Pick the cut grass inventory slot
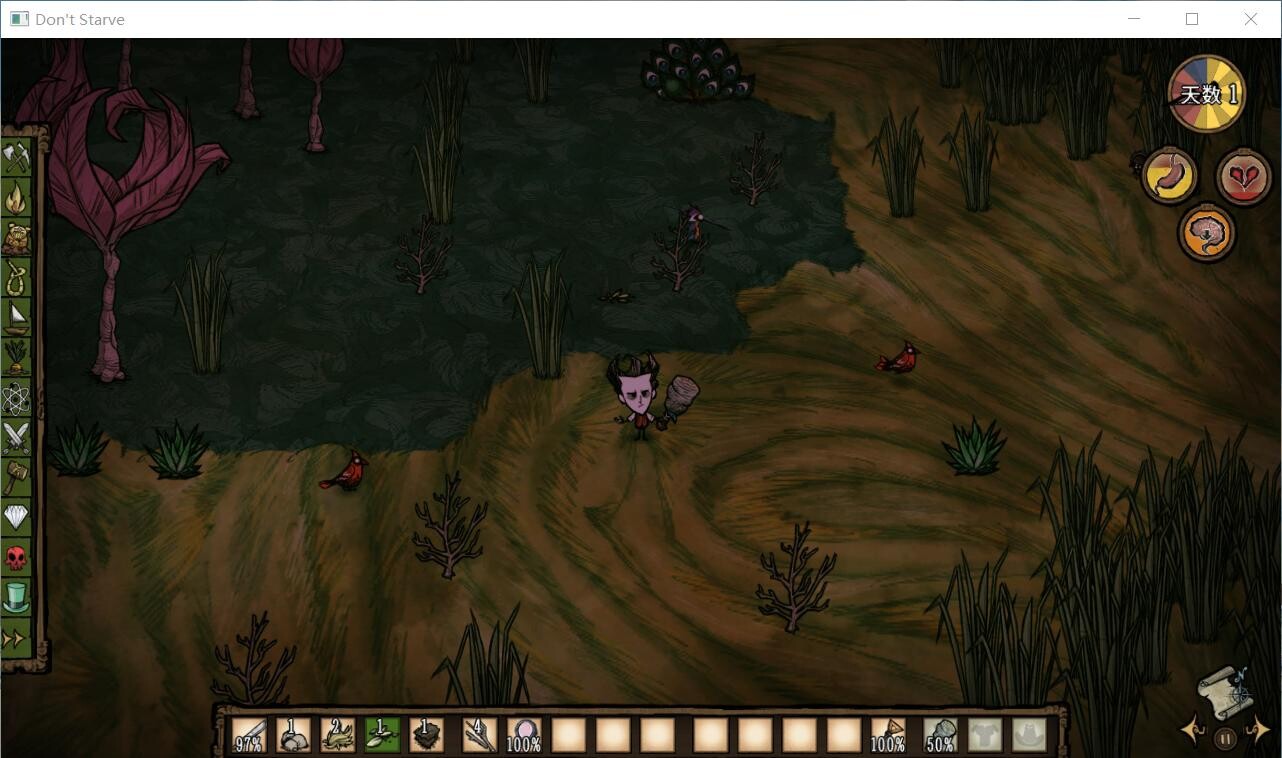The width and height of the screenshot is (1282, 758). pos(337,736)
